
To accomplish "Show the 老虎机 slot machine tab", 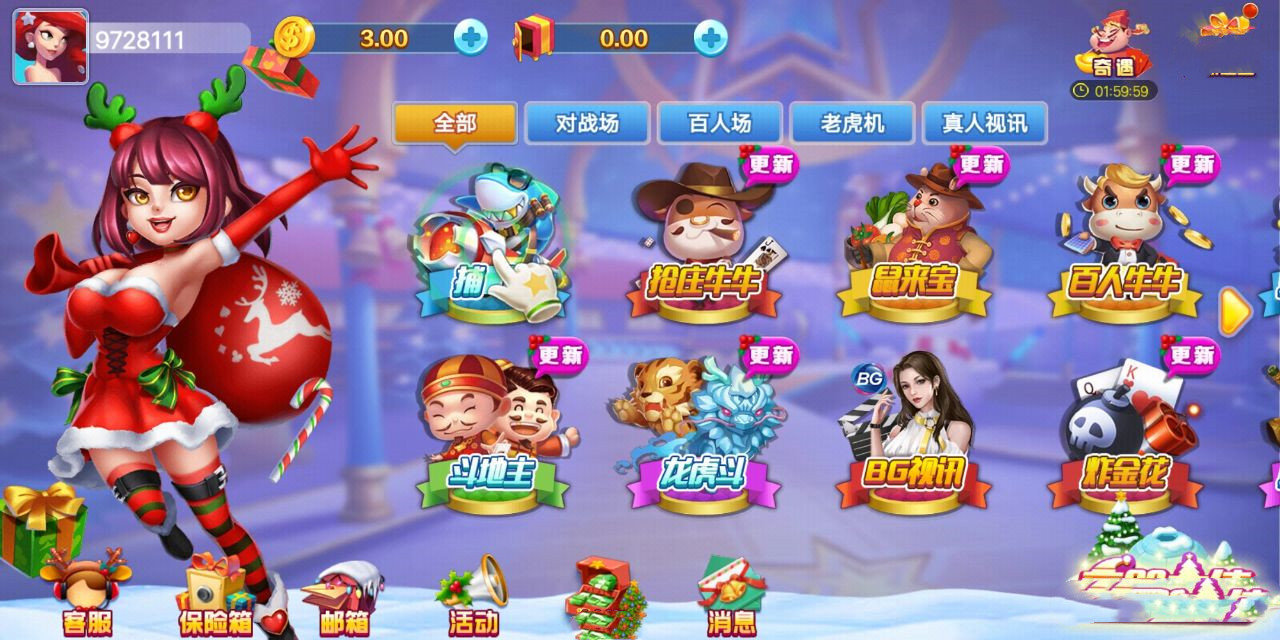I will point(852,124).
